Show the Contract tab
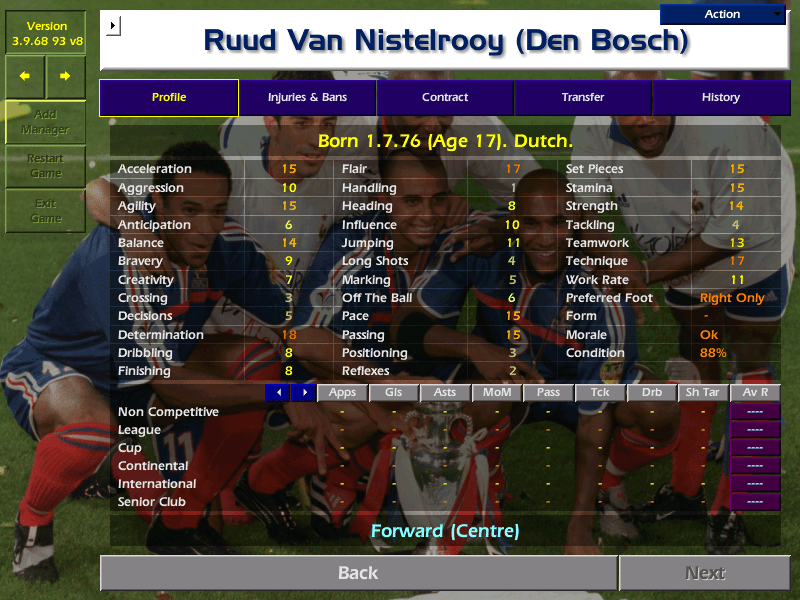800x600 pixels. 445,97
